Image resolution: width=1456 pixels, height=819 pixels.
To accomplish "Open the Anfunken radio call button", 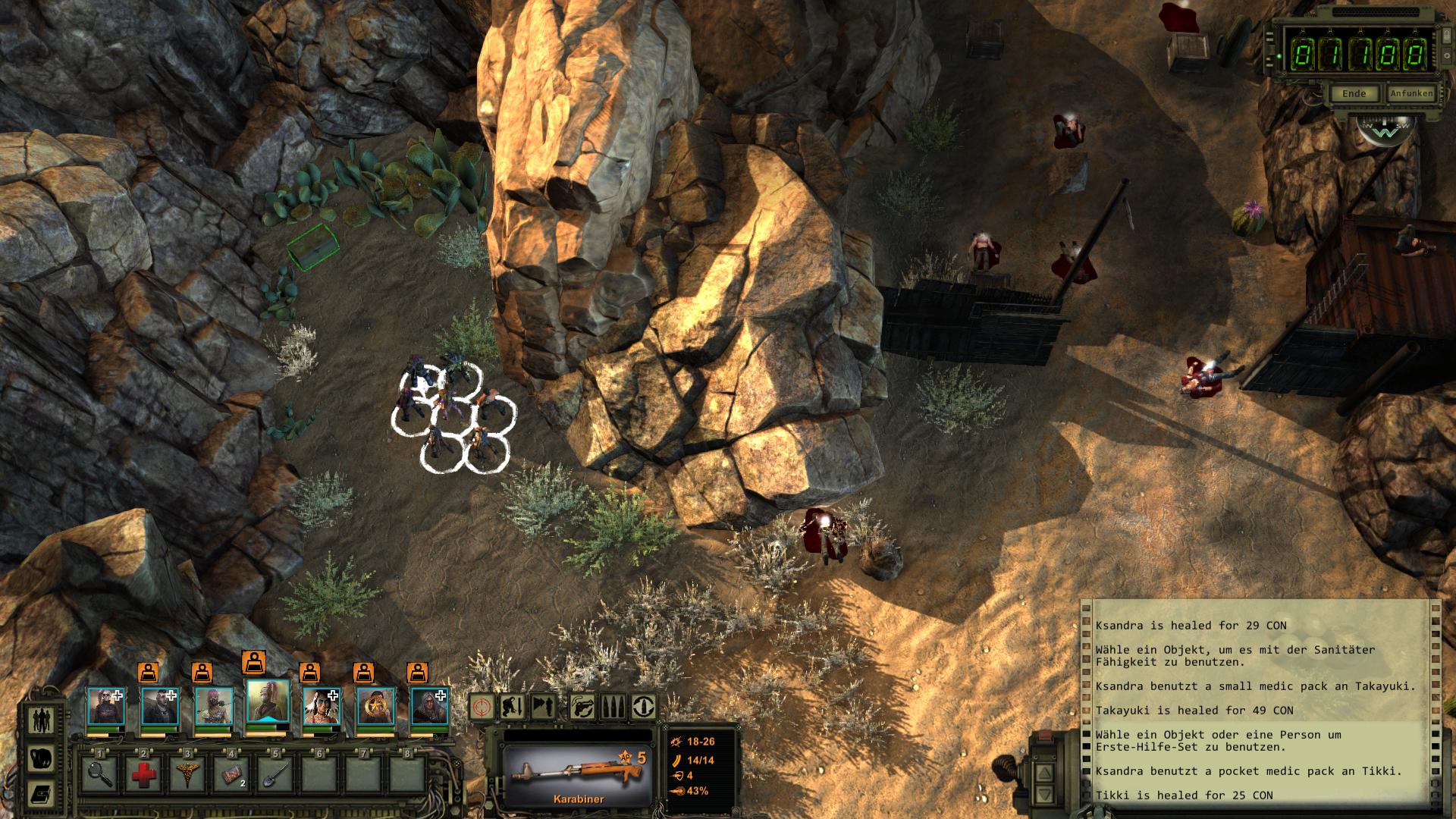I will tap(1411, 93).
